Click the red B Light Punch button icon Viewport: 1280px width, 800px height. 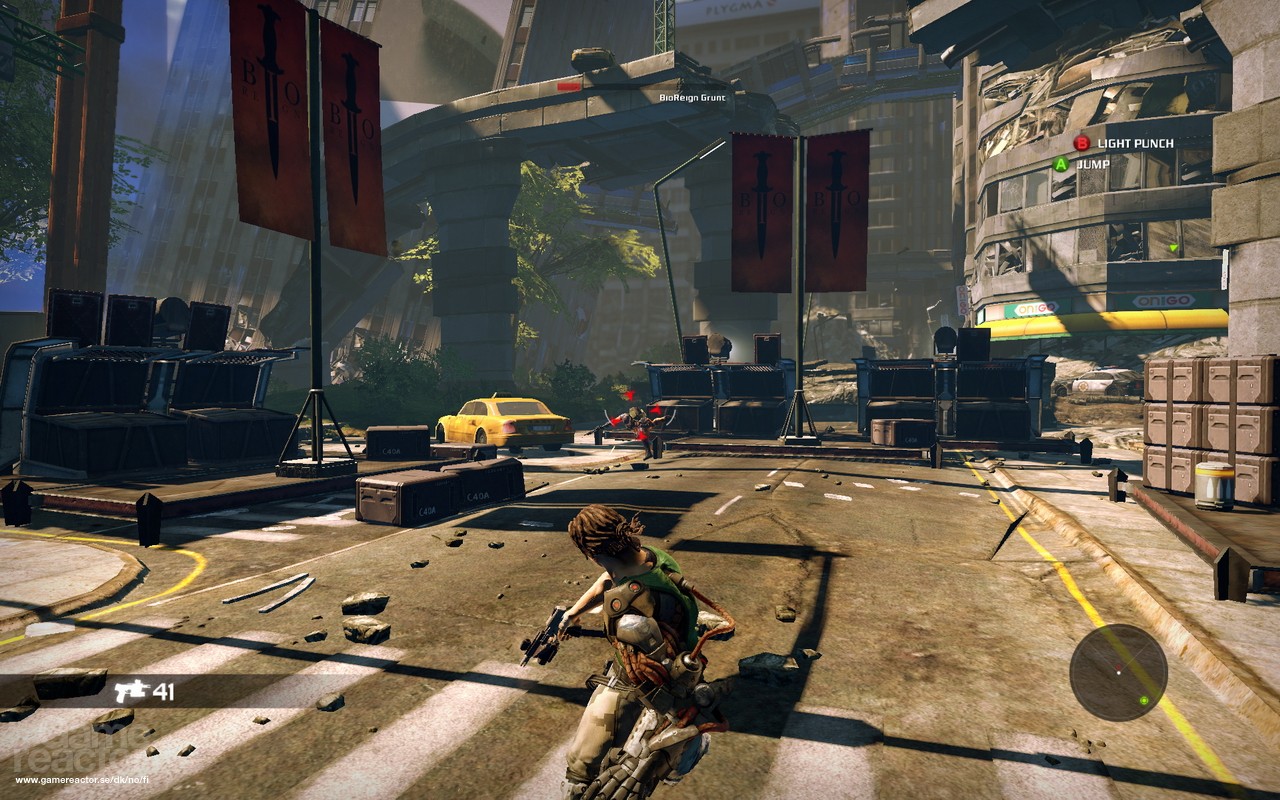pos(1081,143)
